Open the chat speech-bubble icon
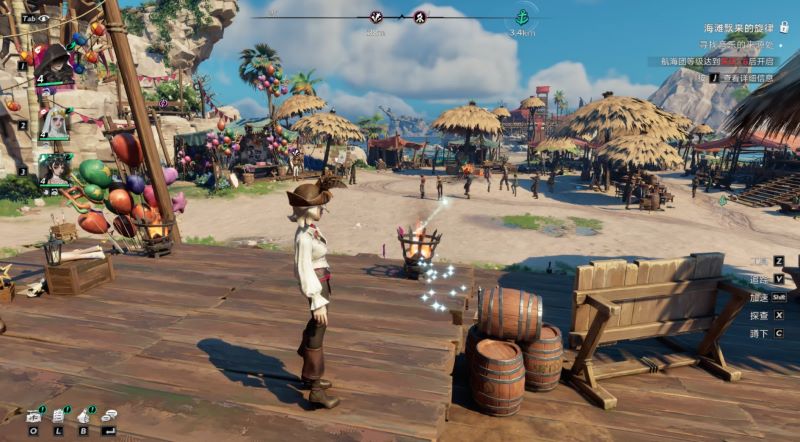 [108, 415]
